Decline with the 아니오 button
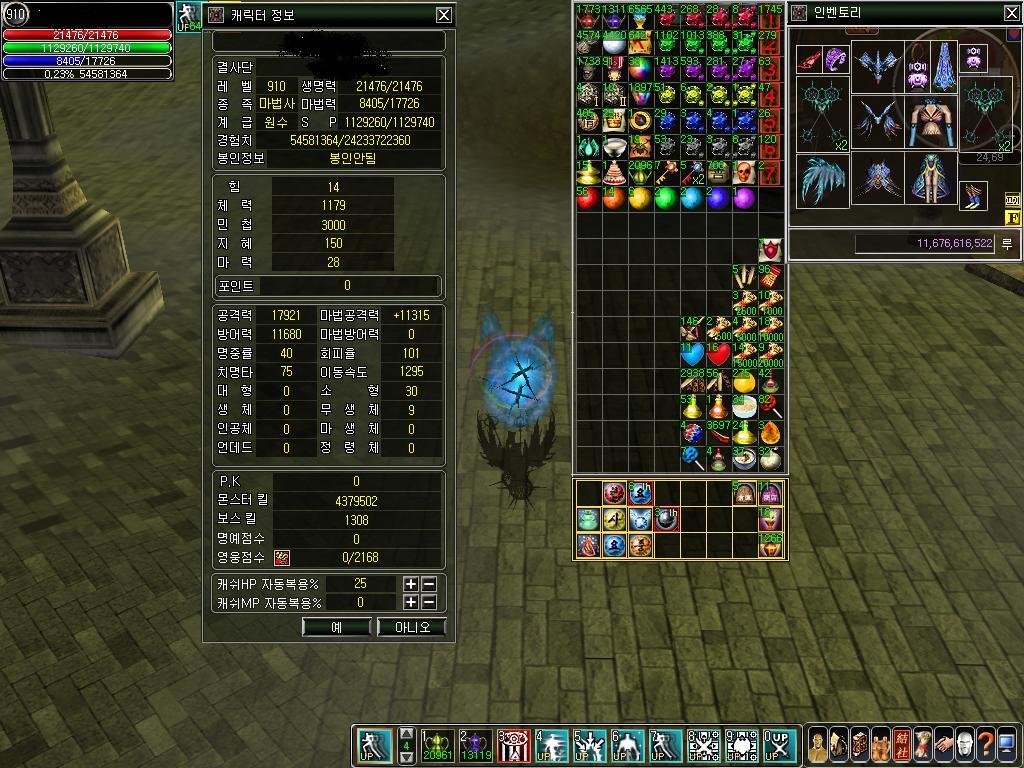This screenshot has width=1024, height=768. (x=412, y=627)
